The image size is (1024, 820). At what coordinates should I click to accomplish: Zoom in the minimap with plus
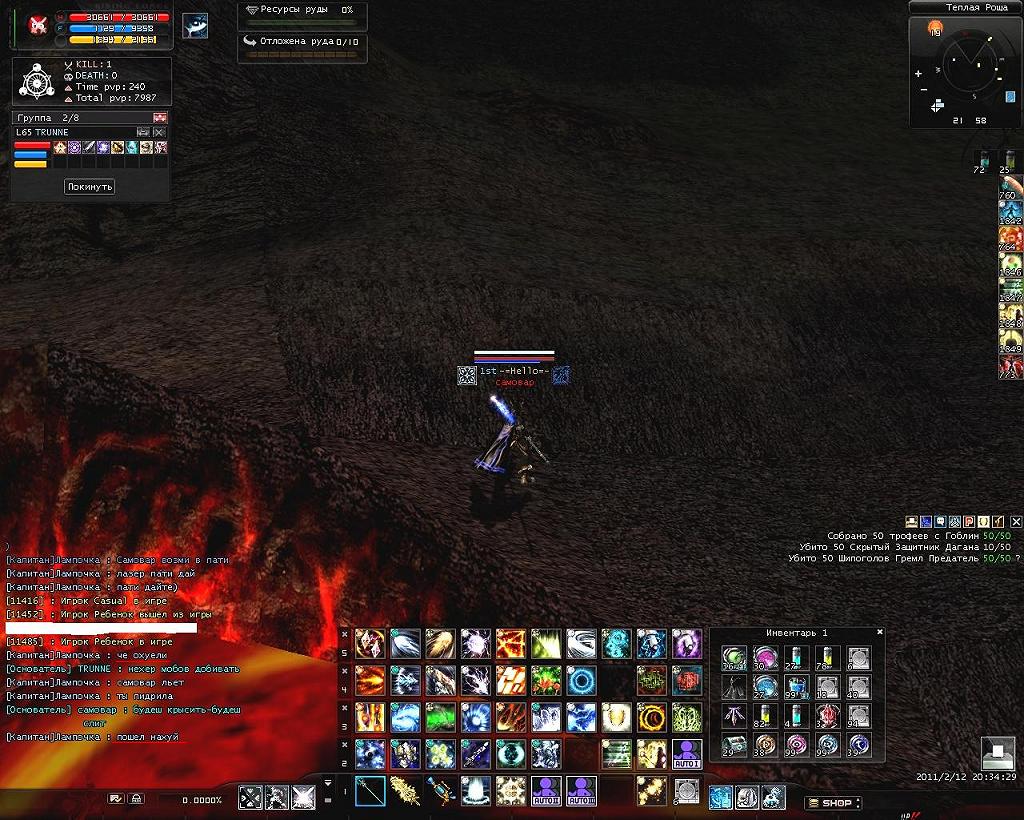tap(918, 74)
